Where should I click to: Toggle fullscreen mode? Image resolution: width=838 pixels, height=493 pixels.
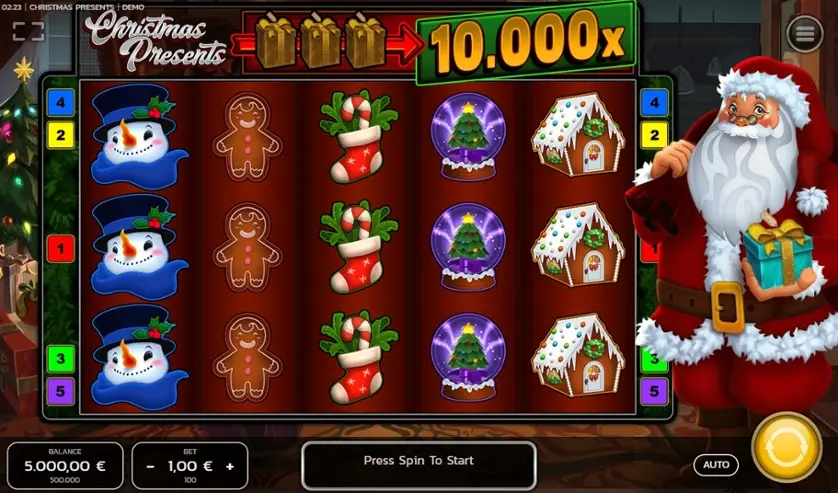[x=28, y=32]
